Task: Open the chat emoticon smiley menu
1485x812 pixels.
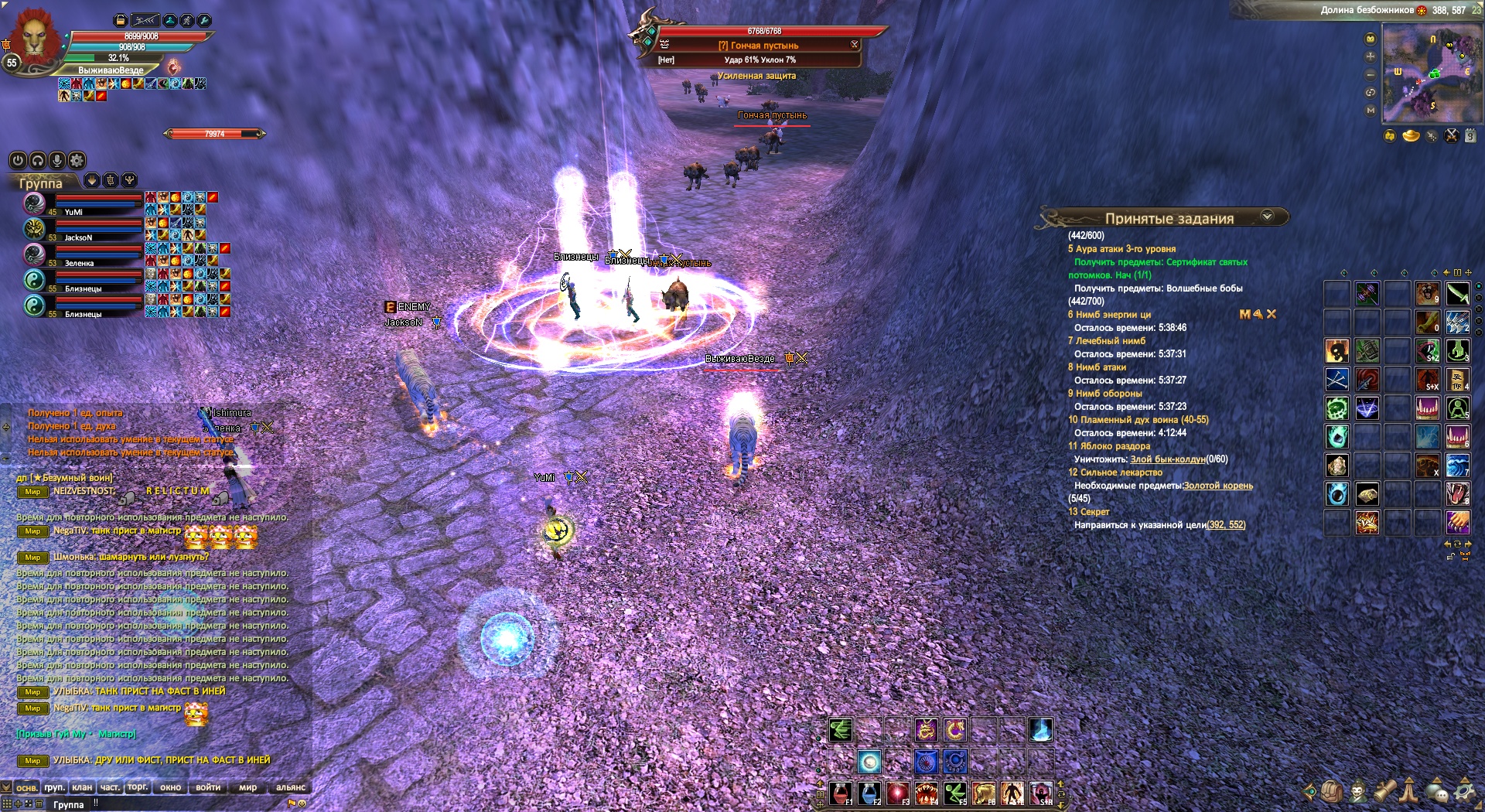Action: tap(302, 803)
